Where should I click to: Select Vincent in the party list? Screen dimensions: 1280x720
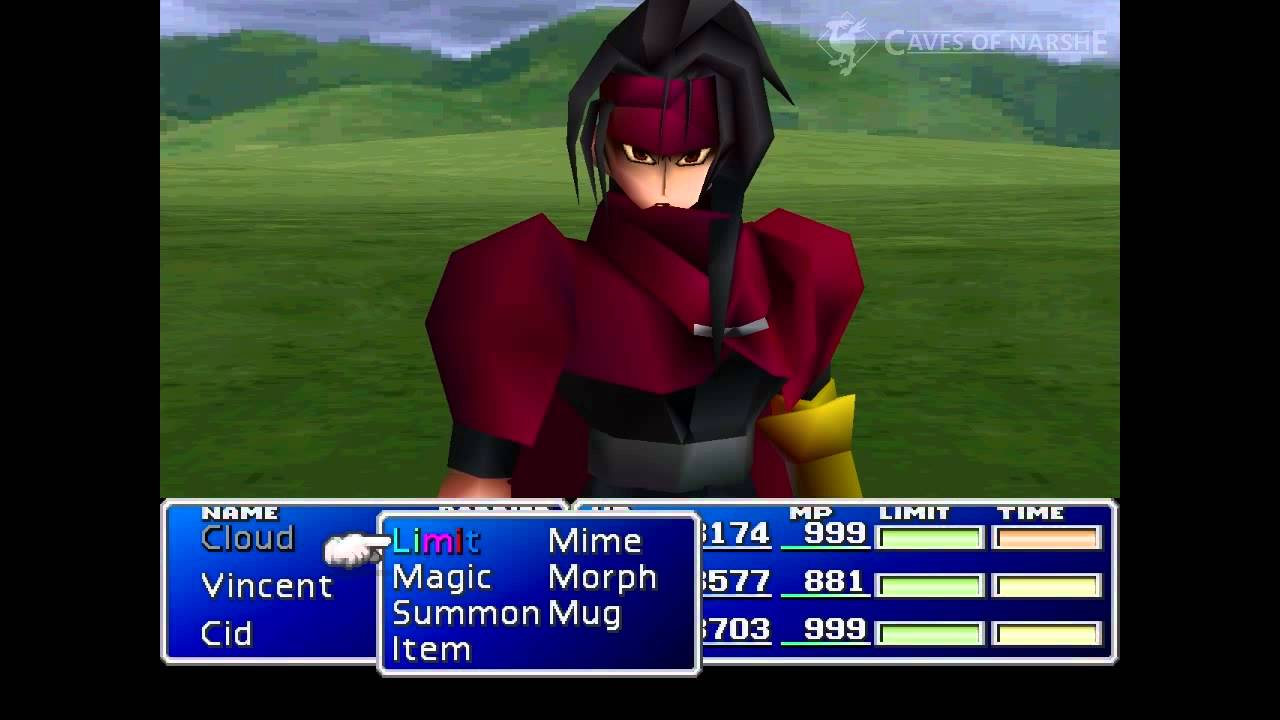tap(266, 585)
